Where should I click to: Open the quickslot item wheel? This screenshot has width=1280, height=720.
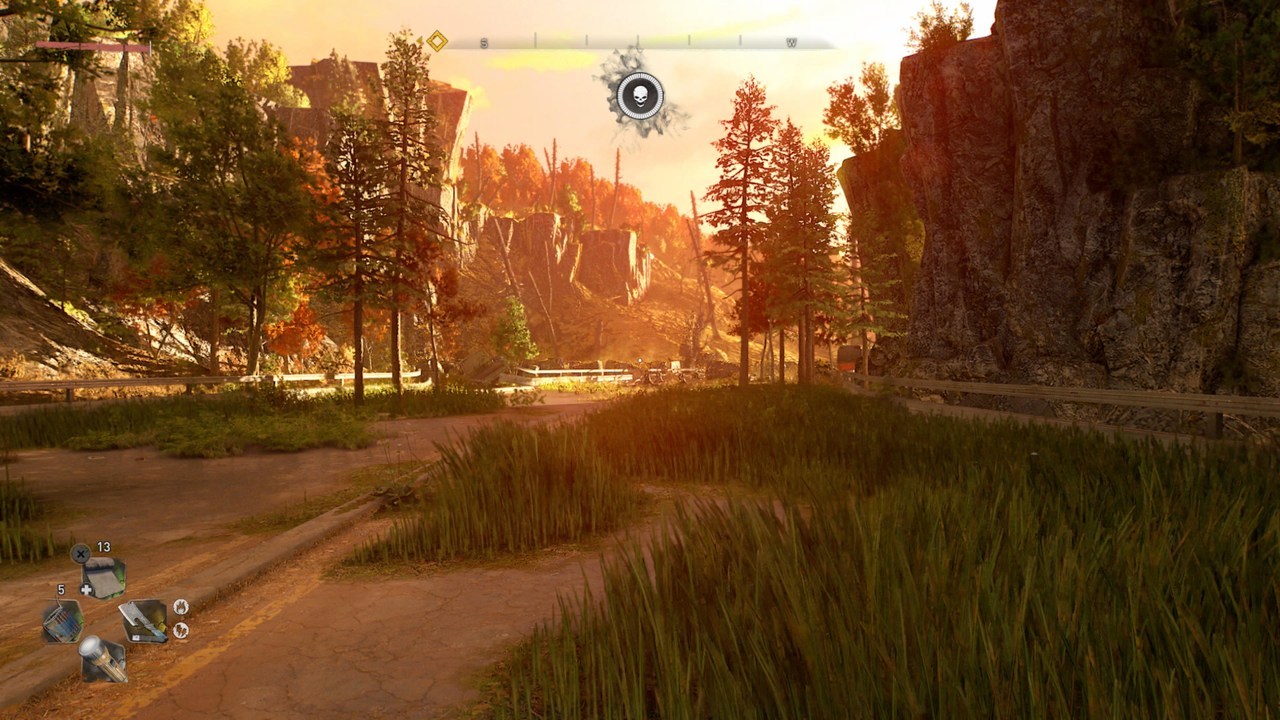coord(103,622)
